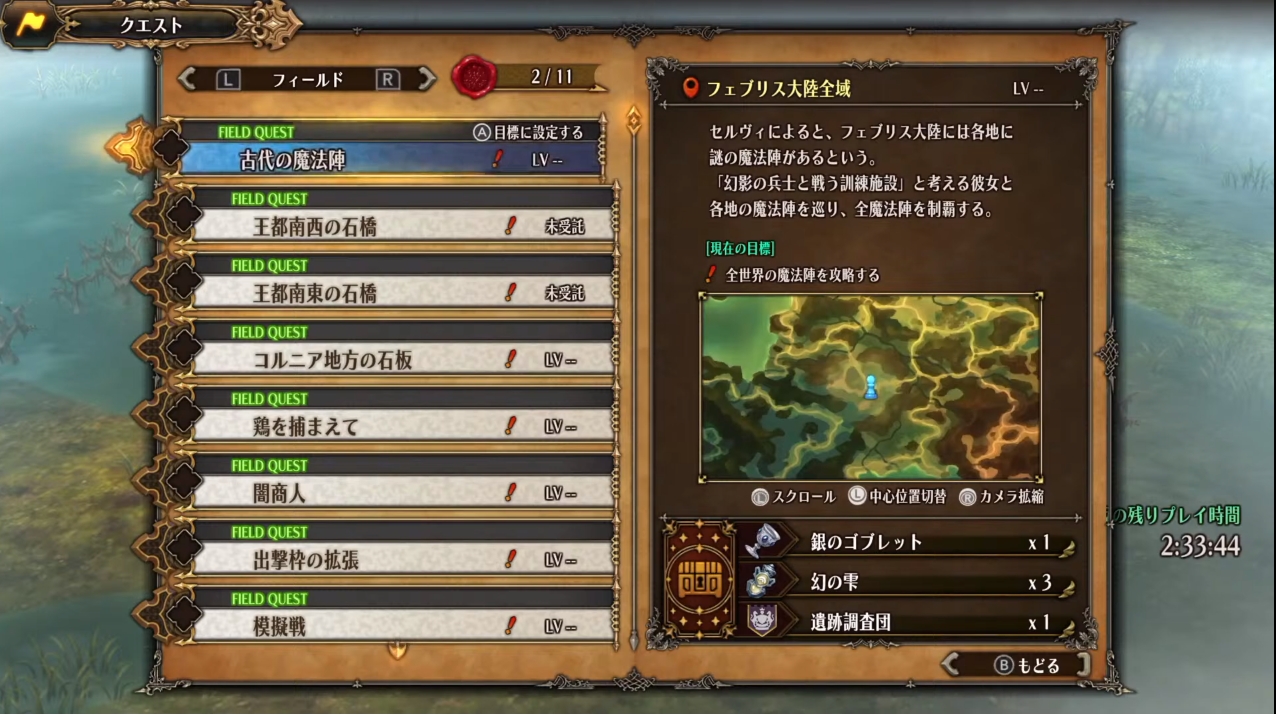Switch to the next quest category arrow
The width and height of the screenshot is (1276, 715).
(427, 78)
